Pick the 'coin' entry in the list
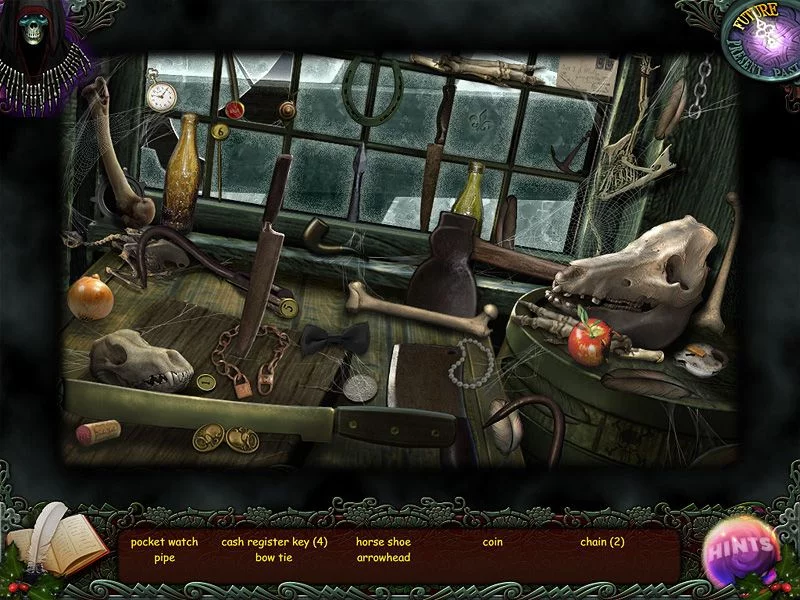The width and height of the screenshot is (800, 600). (x=492, y=542)
